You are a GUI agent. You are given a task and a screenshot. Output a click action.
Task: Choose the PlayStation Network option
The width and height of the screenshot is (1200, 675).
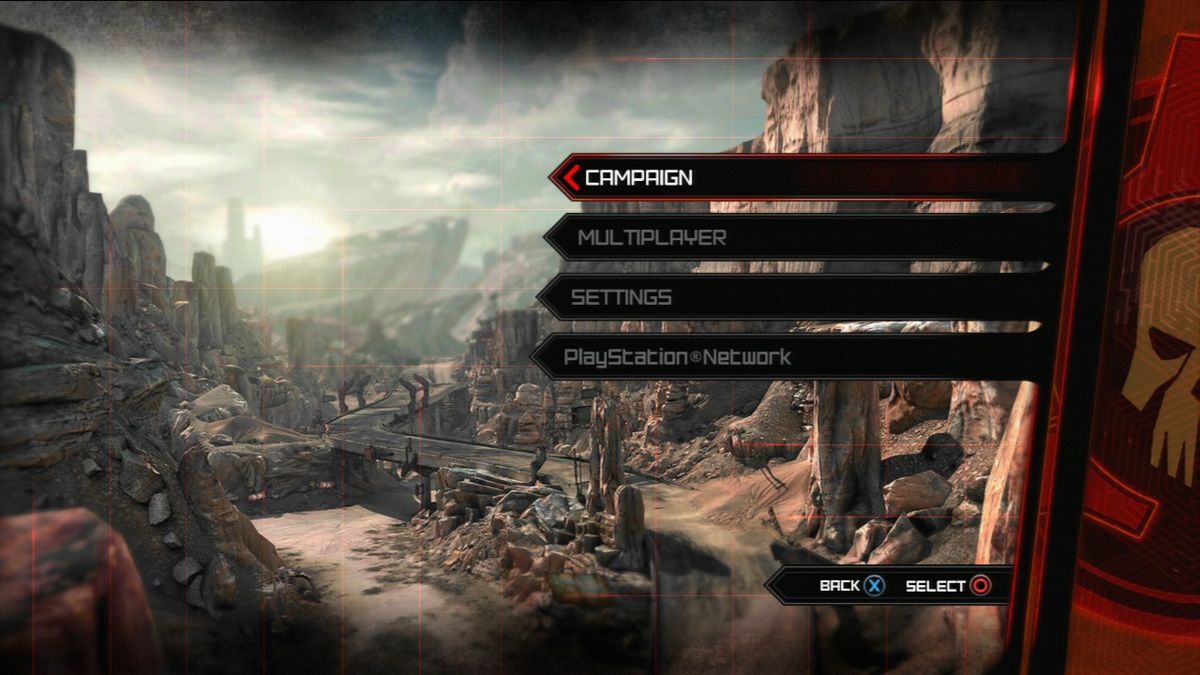(x=677, y=357)
